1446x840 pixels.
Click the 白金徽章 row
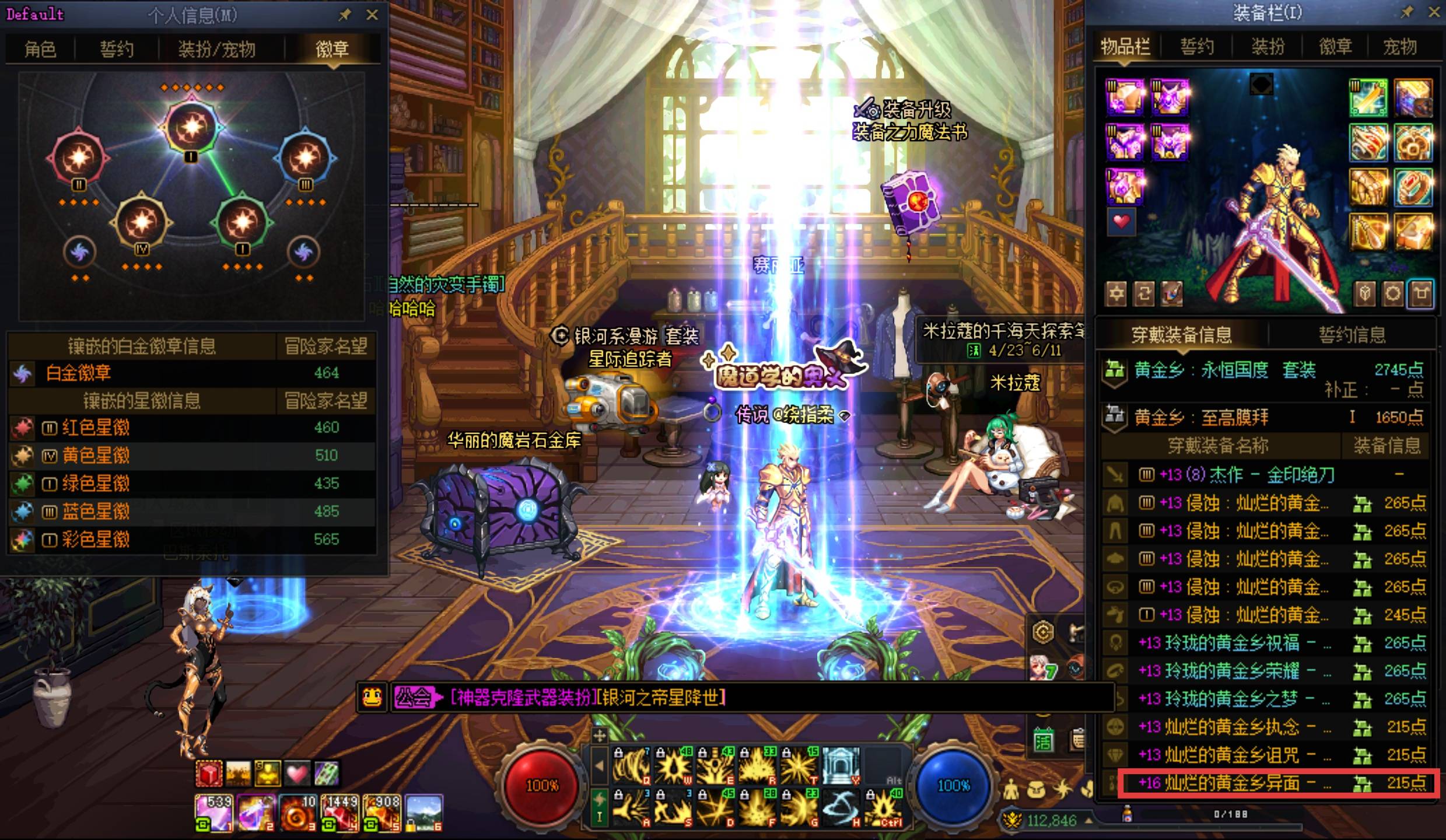[x=191, y=373]
